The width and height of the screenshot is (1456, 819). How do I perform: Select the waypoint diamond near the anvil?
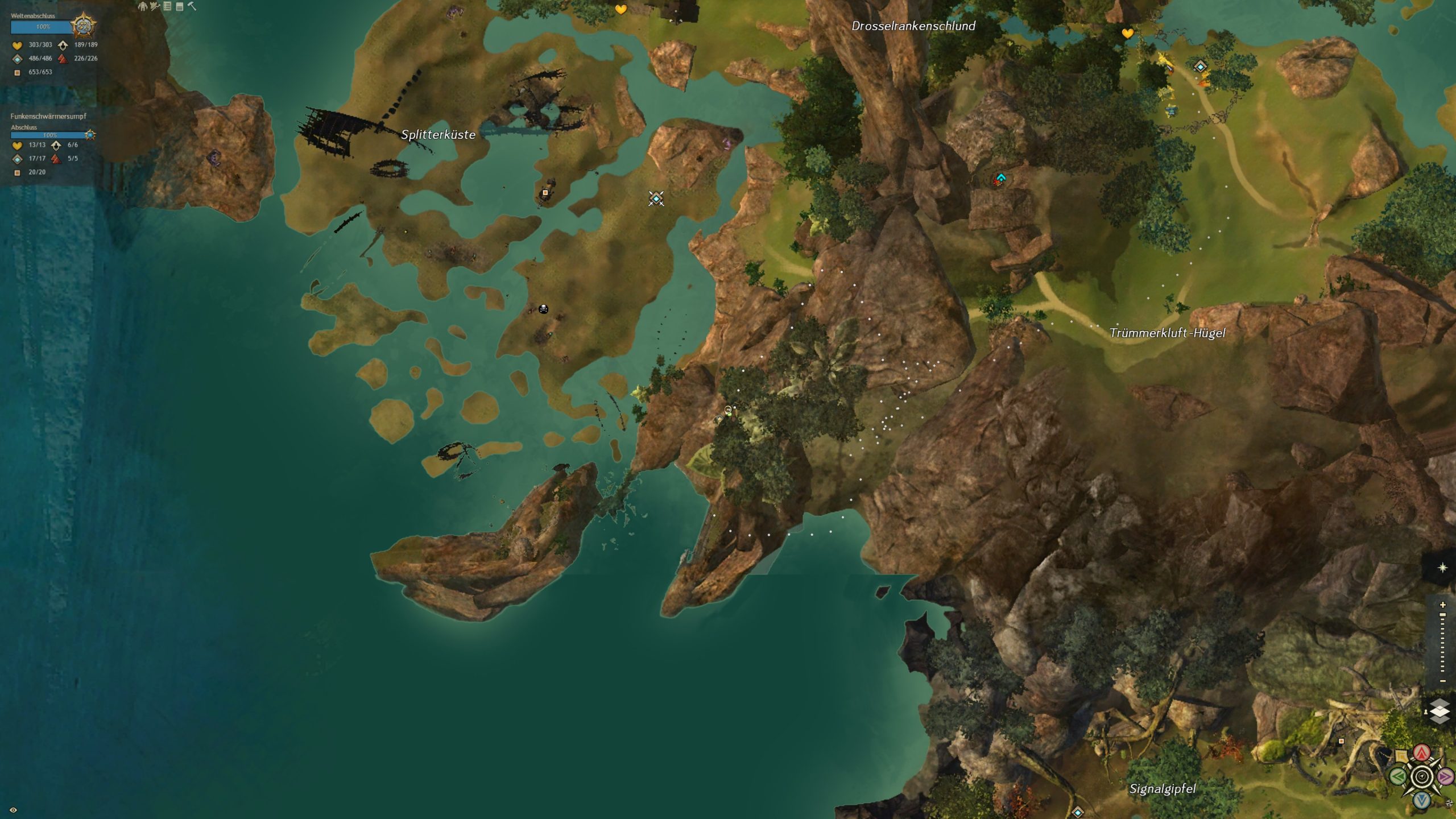(1200, 67)
